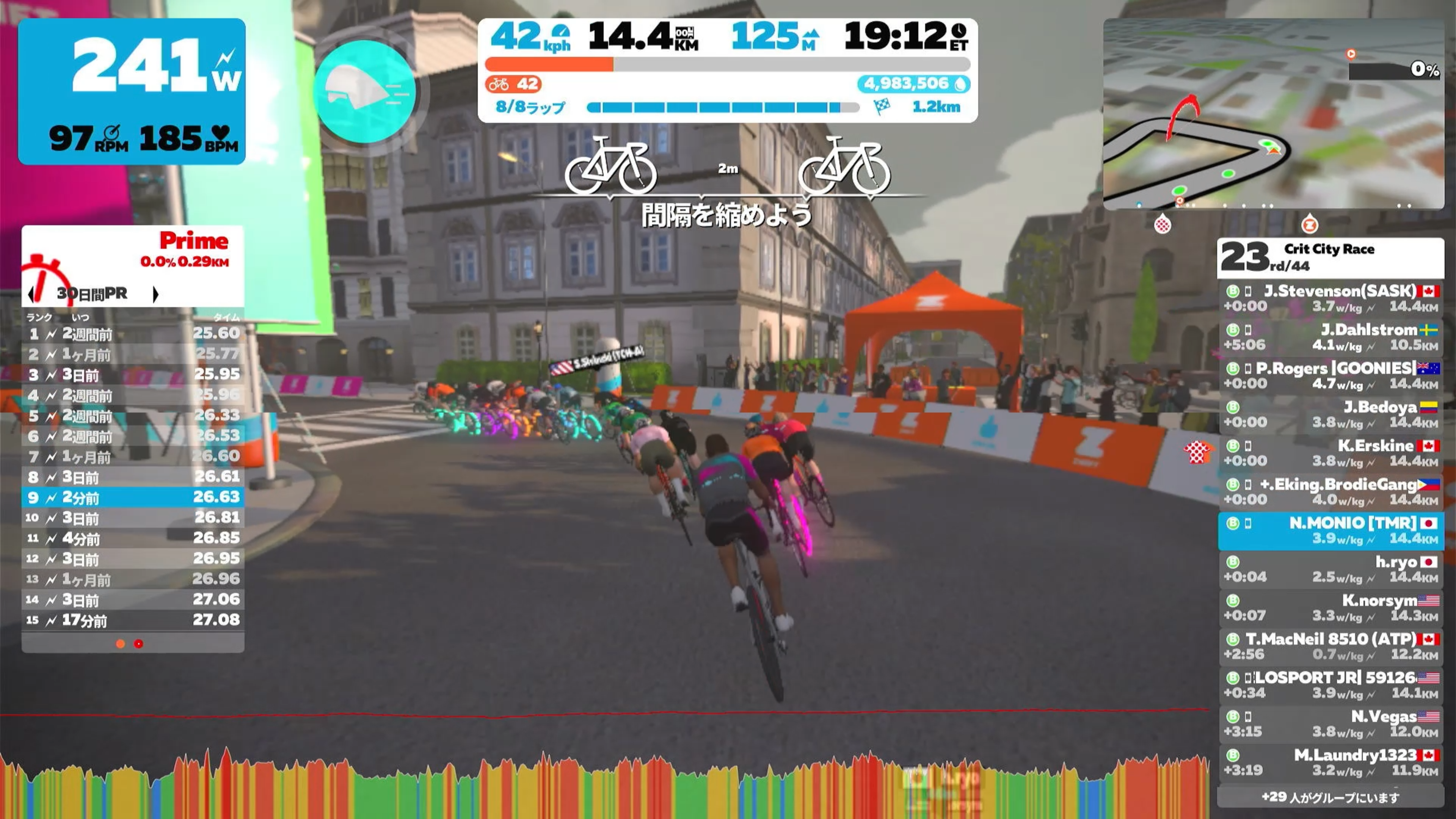Select rider K.norsym in the list
Screen dimensions: 1456x819
(1330, 607)
